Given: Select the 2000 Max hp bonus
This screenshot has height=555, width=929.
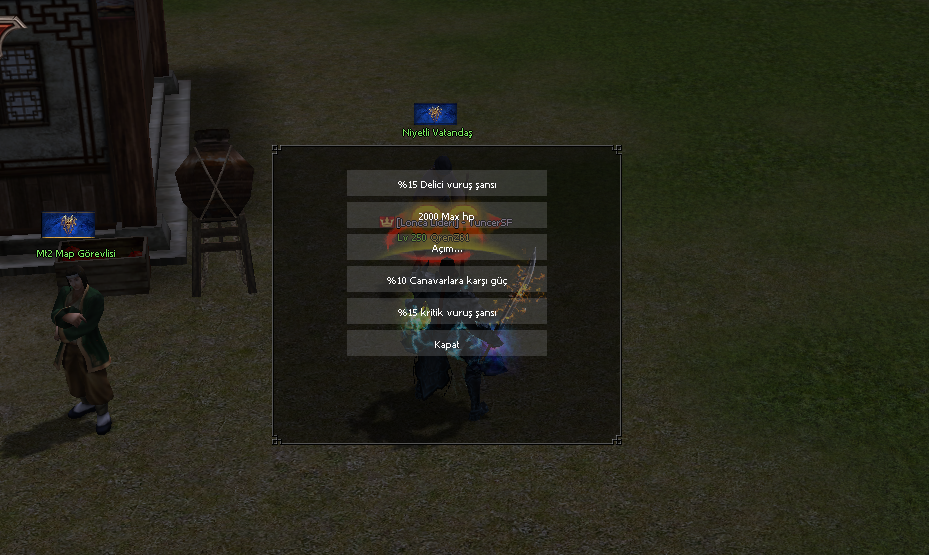Looking at the screenshot, I should click(x=446, y=216).
